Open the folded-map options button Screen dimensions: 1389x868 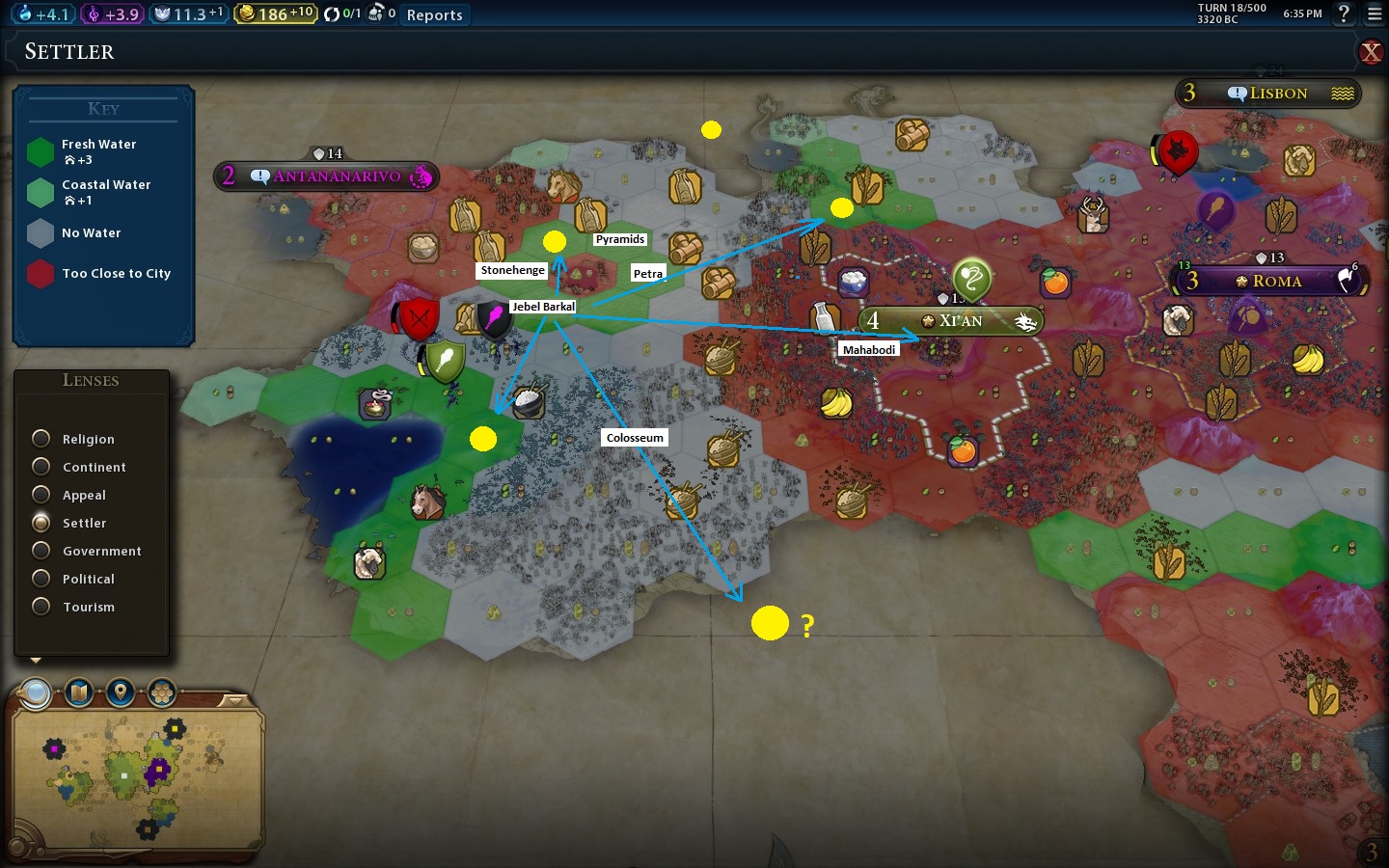(x=79, y=692)
